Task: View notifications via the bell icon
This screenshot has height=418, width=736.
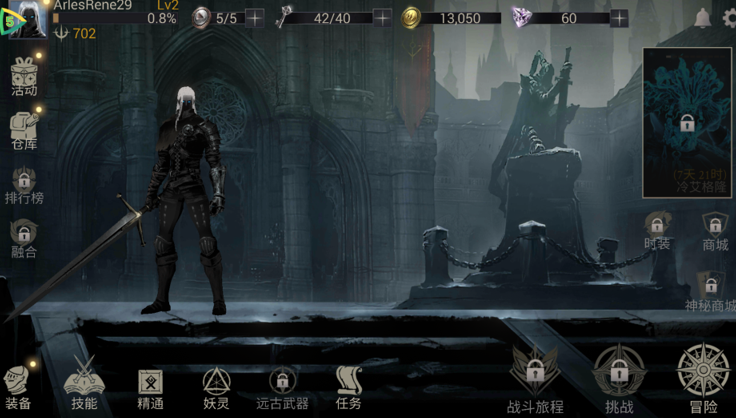Action: tap(702, 18)
